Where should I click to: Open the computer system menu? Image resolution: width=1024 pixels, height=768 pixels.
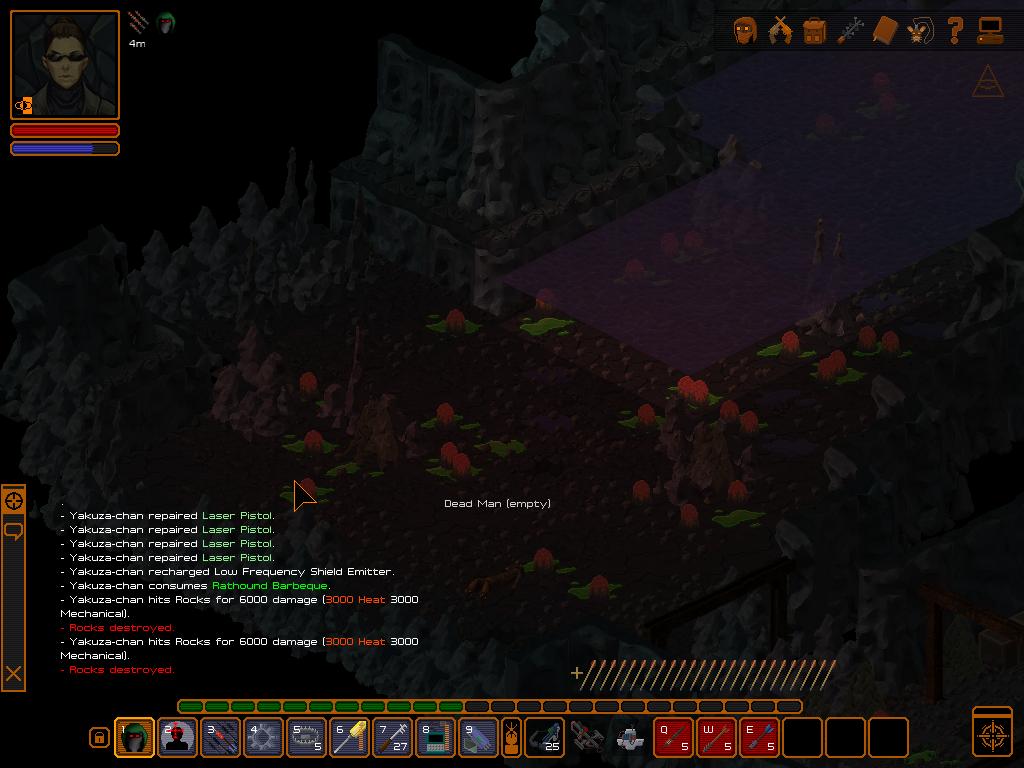(990, 31)
